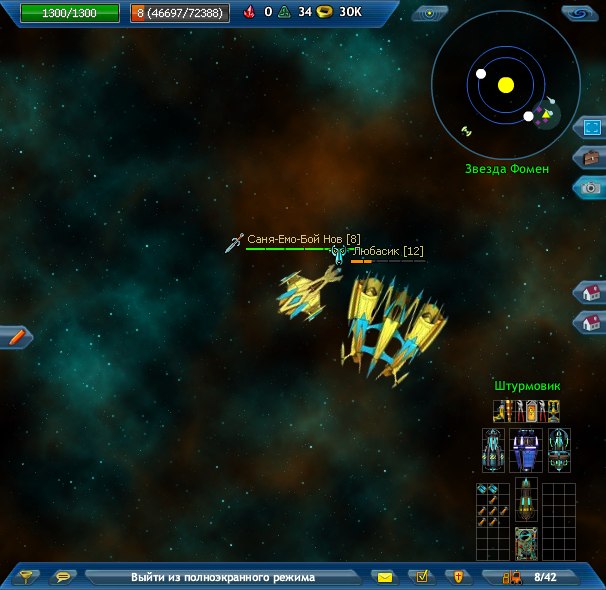Click the Штурмовик equipment icon row
Screen dimensions: 606x590
(x=526, y=410)
